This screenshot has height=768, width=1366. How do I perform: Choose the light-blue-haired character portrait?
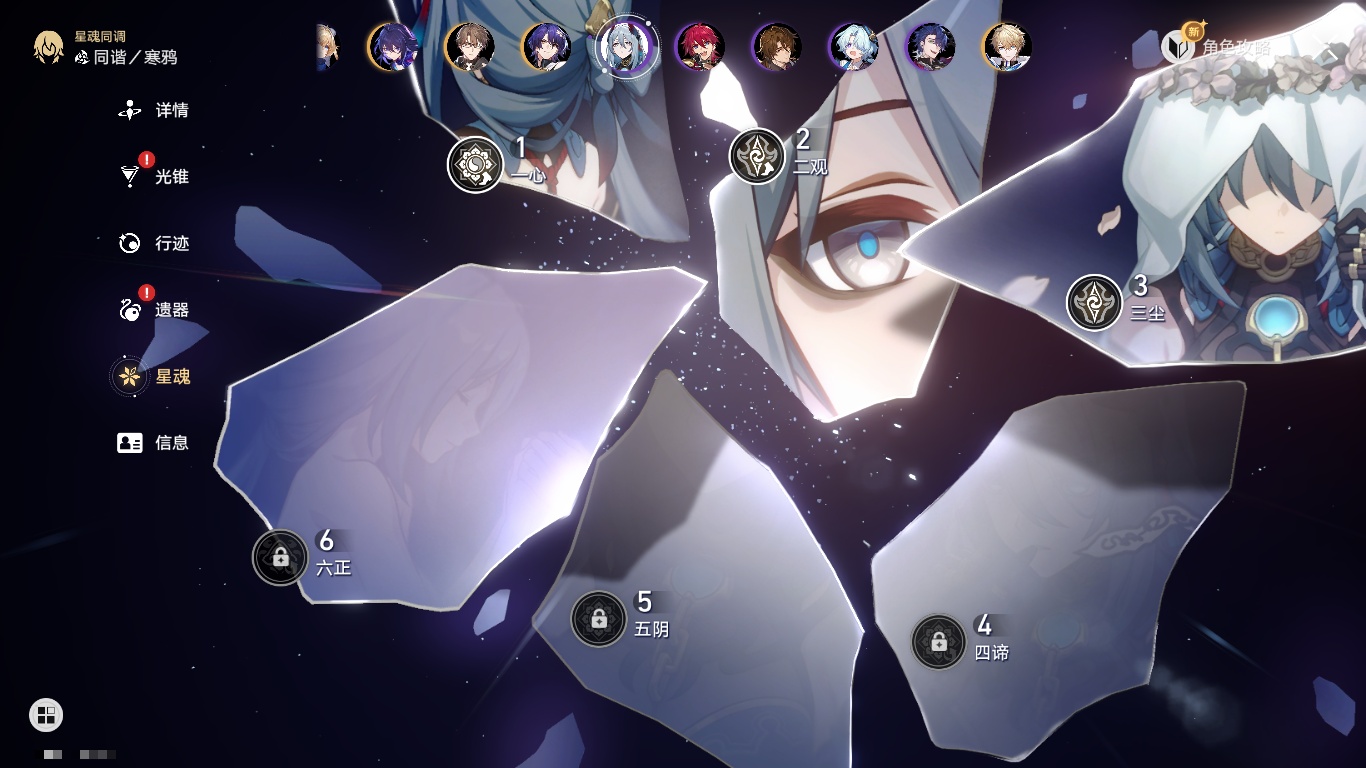(x=853, y=46)
